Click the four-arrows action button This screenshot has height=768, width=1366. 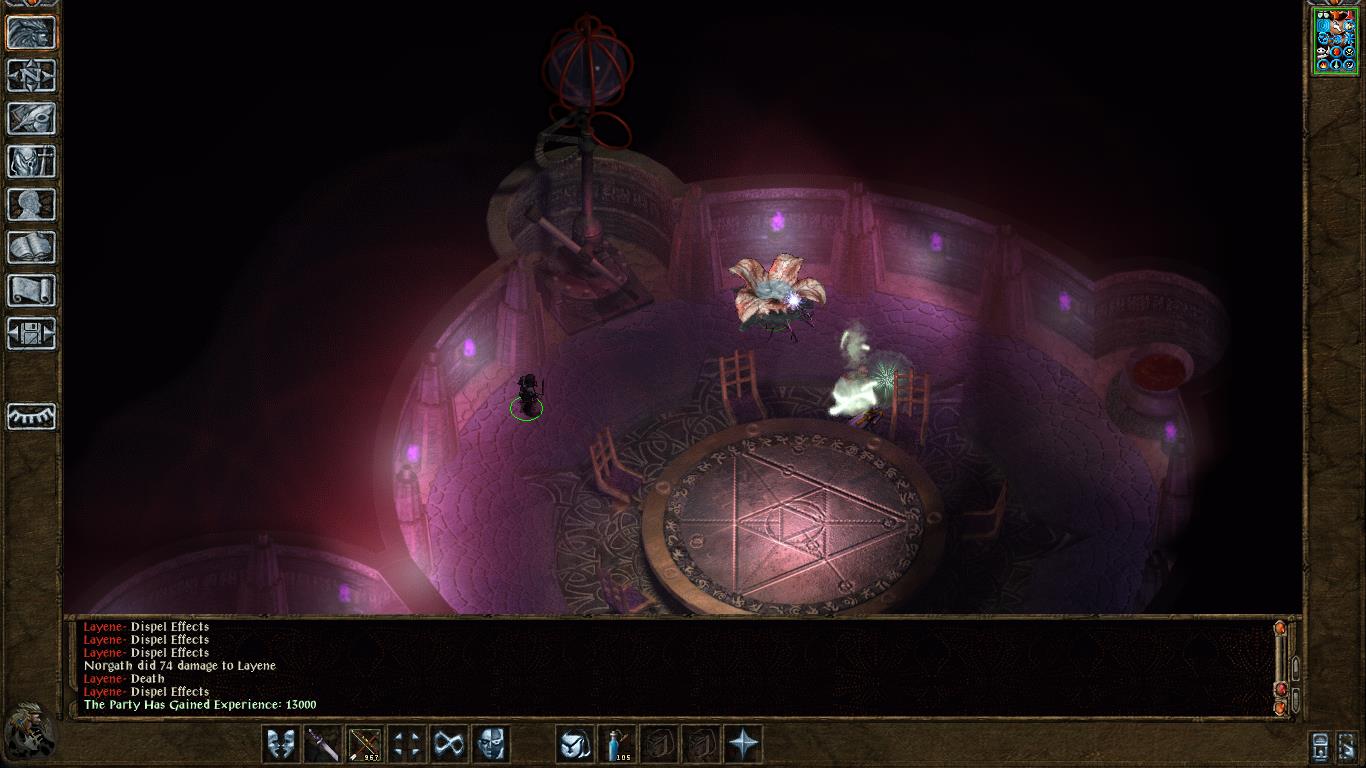407,744
